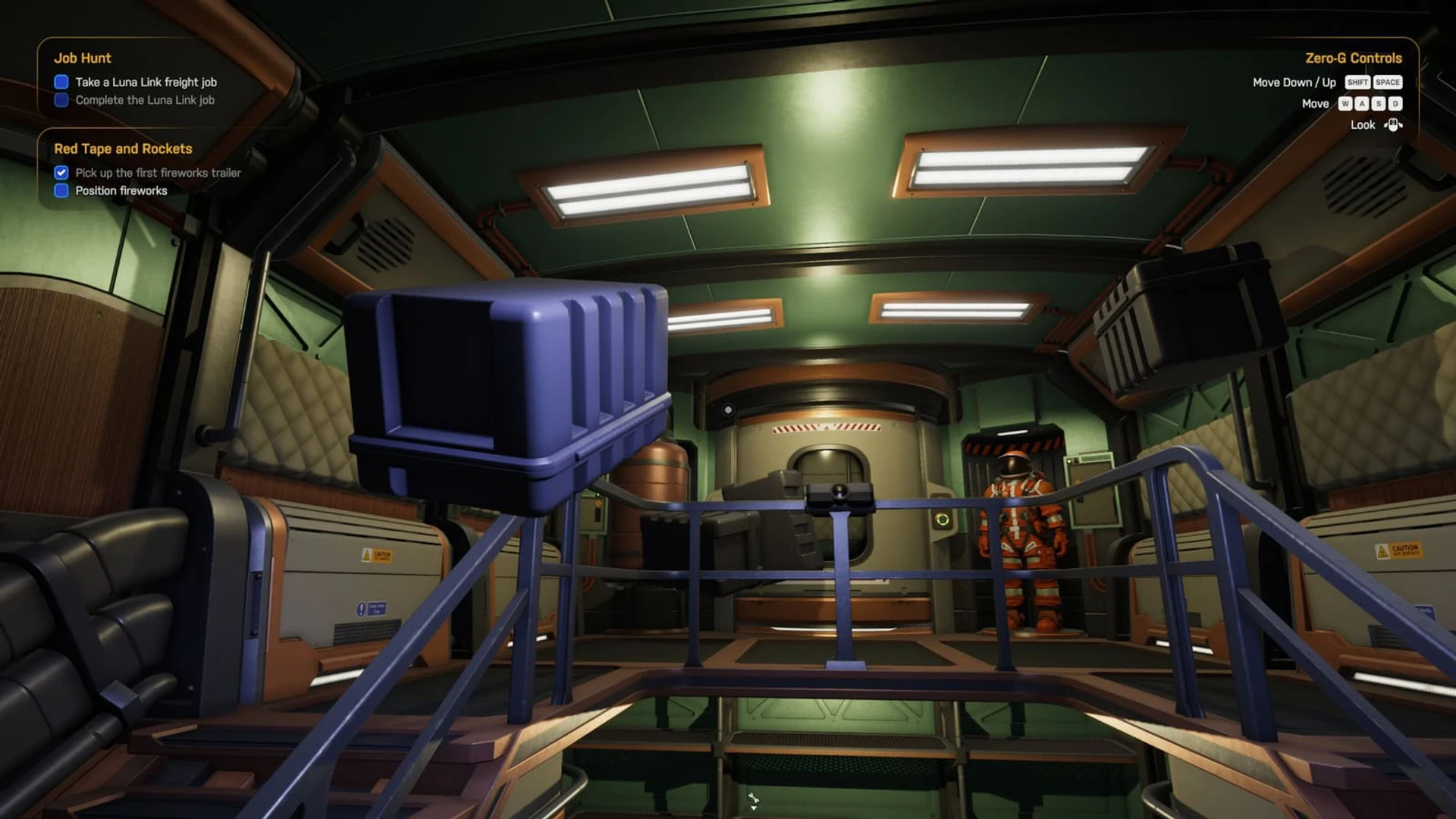The height and width of the screenshot is (819, 1456).
Task: Click the 'Take a Luna Link freight job' objective
Action: 146,82
